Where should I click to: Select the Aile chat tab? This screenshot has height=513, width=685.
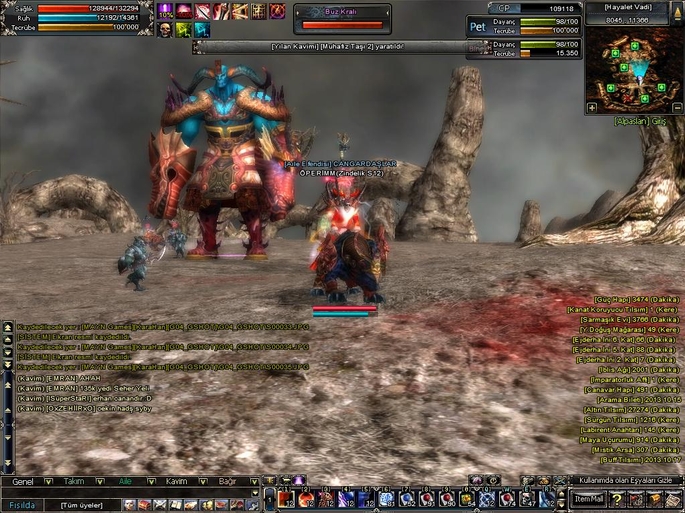coord(125,481)
